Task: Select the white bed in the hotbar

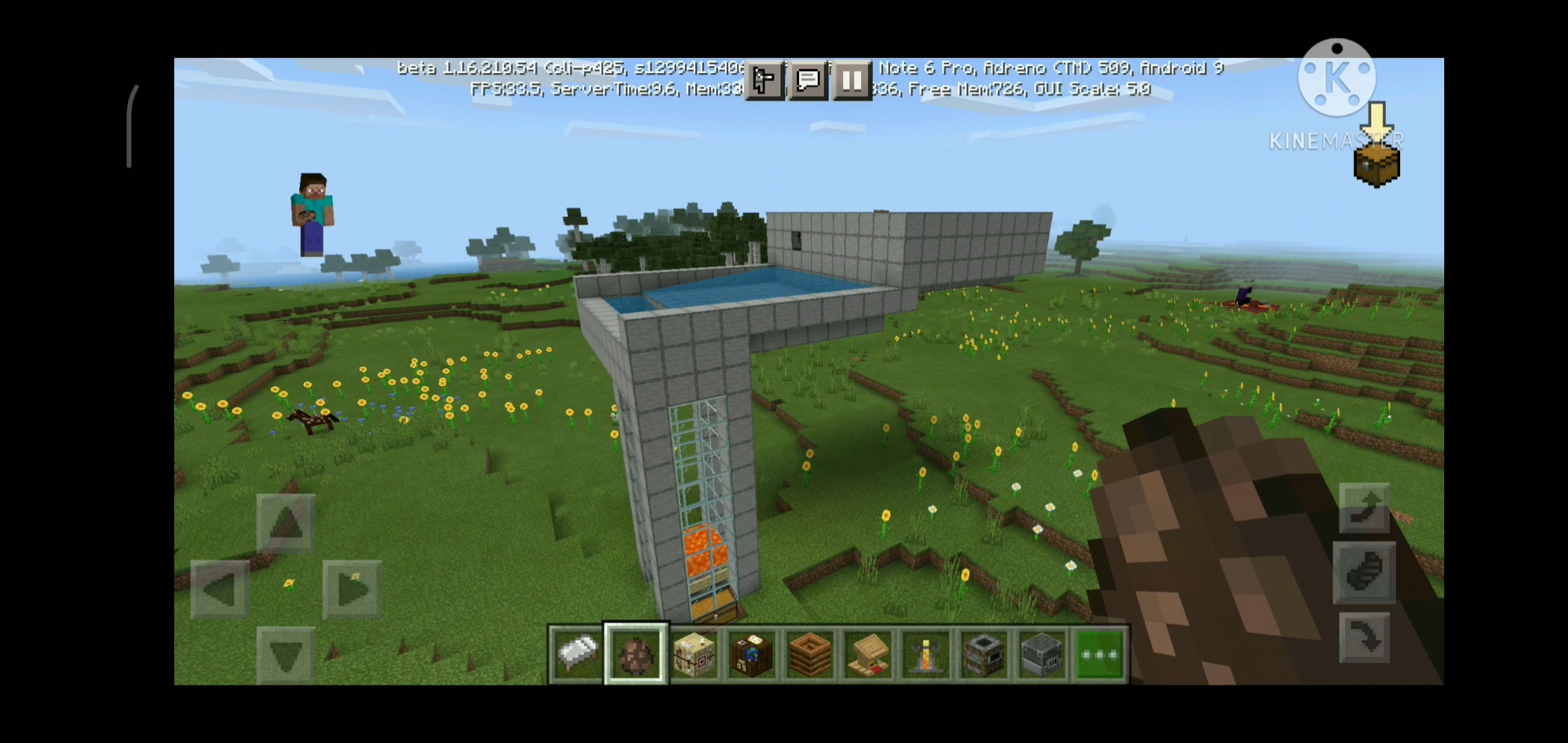Action: tap(576, 654)
